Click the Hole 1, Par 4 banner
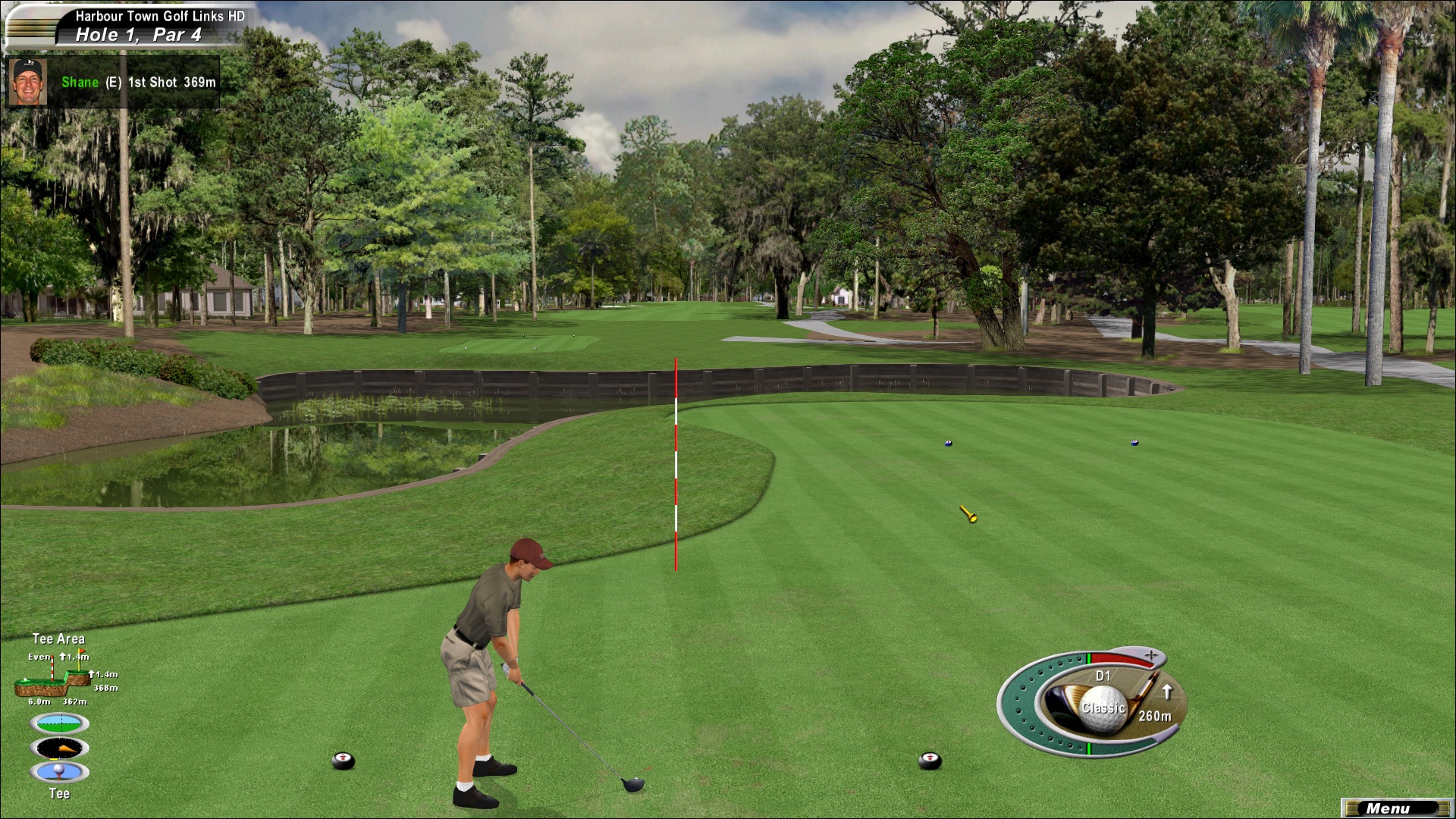Screen dimensions: 1456x819 pyautogui.click(x=138, y=35)
